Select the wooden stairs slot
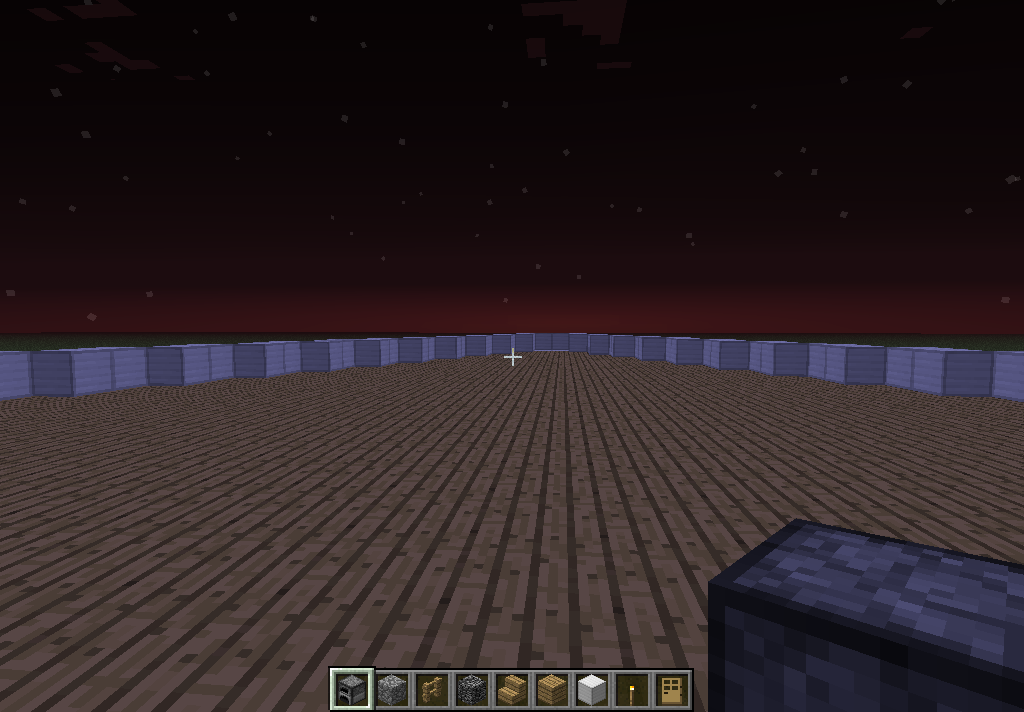The width and height of the screenshot is (1024, 712). pyautogui.click(x=512, y=689)
